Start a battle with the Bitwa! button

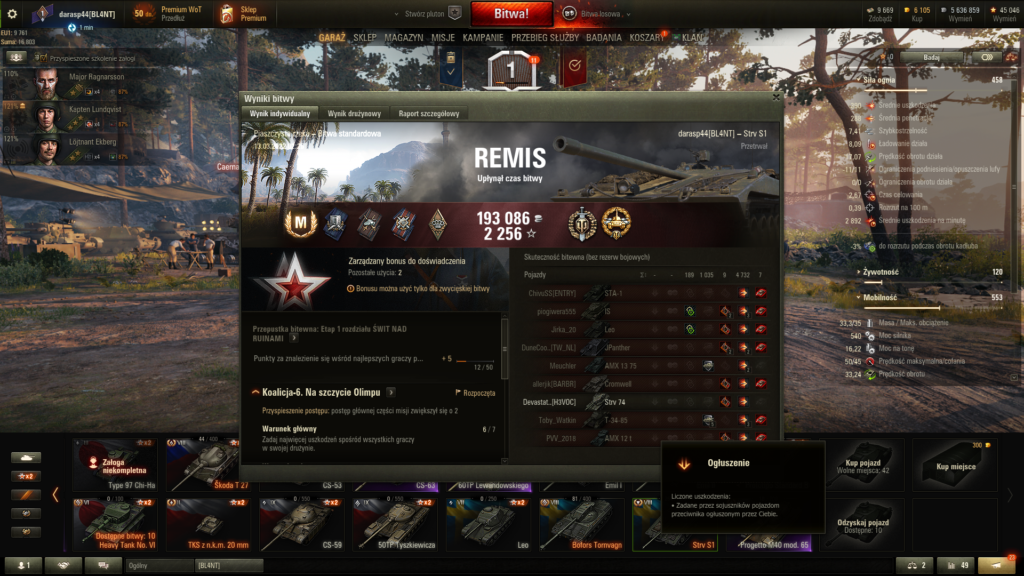coord(512,14)
